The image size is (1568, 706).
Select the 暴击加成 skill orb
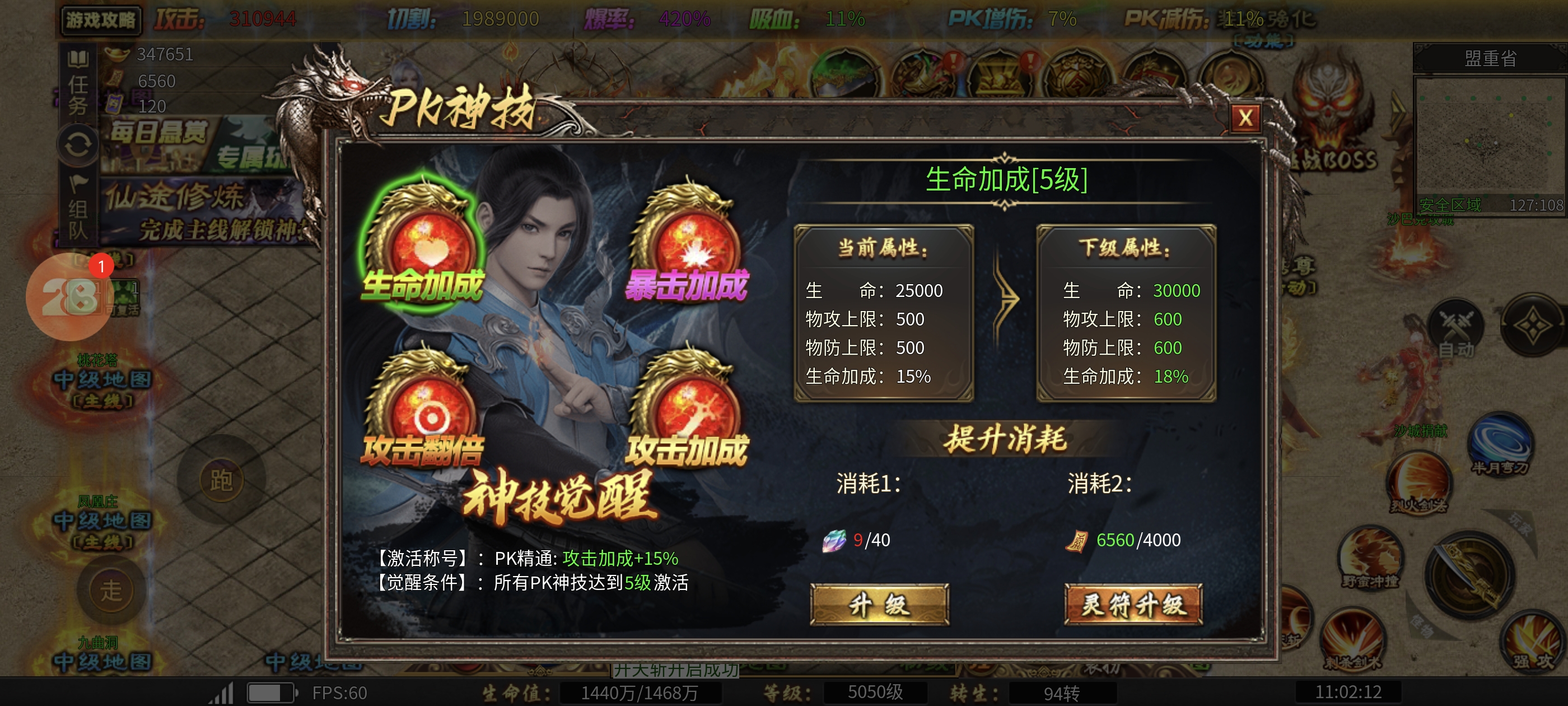pos(688,247)
